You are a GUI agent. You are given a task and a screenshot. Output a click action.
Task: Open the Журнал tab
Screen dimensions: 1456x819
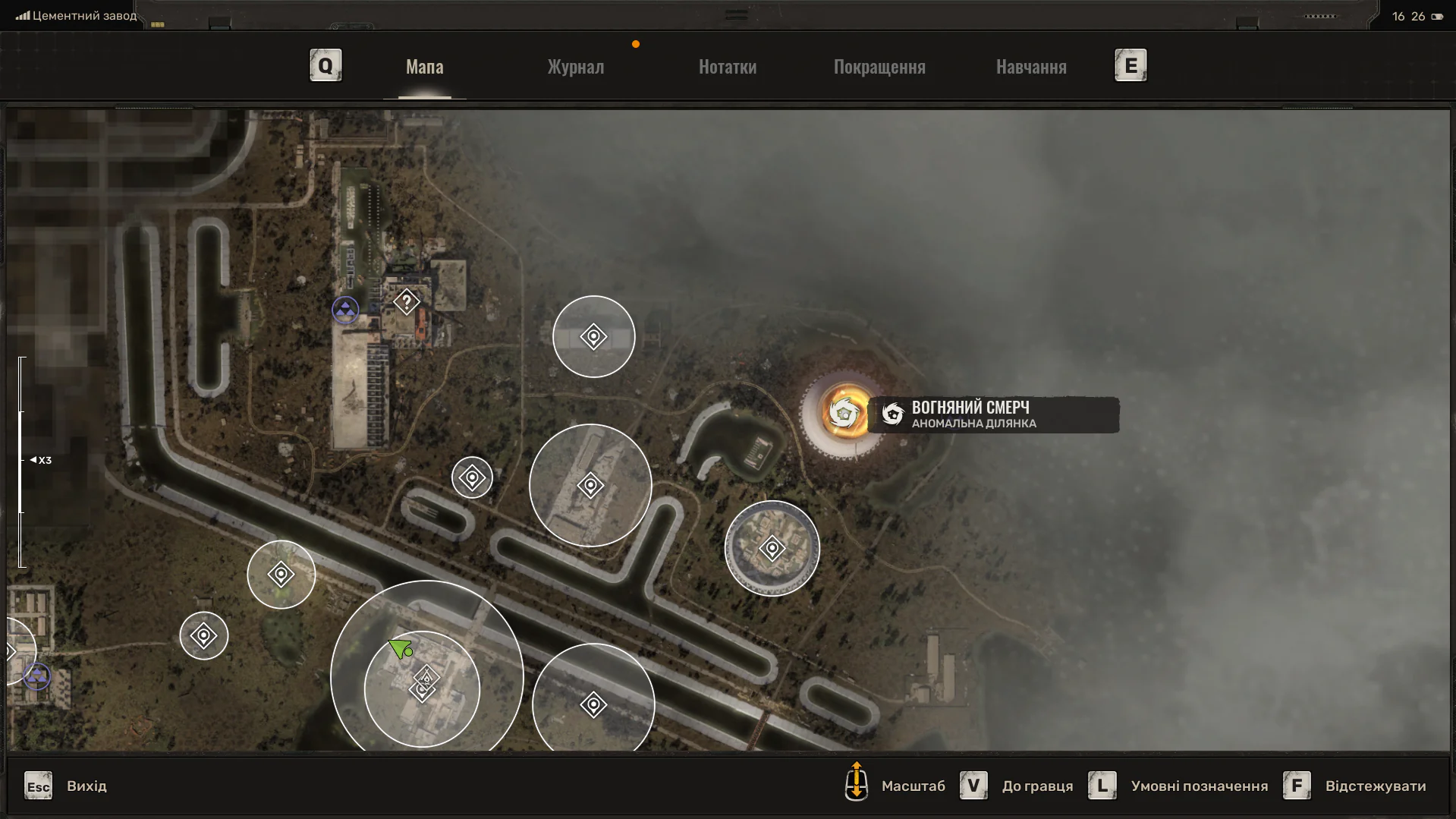click(x=576, y=67)
